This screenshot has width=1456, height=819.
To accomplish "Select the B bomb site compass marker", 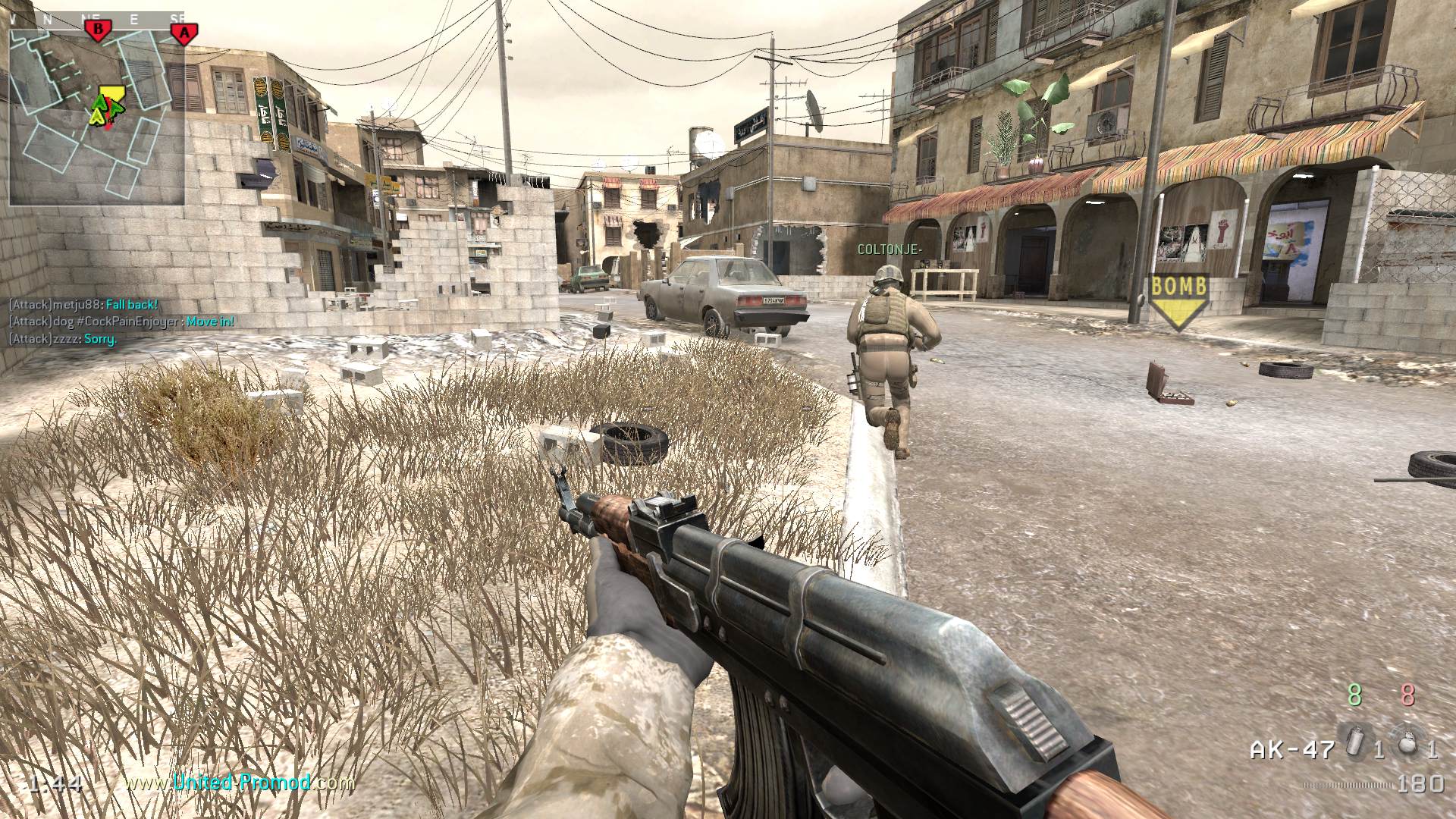I will tap(96, 31).
